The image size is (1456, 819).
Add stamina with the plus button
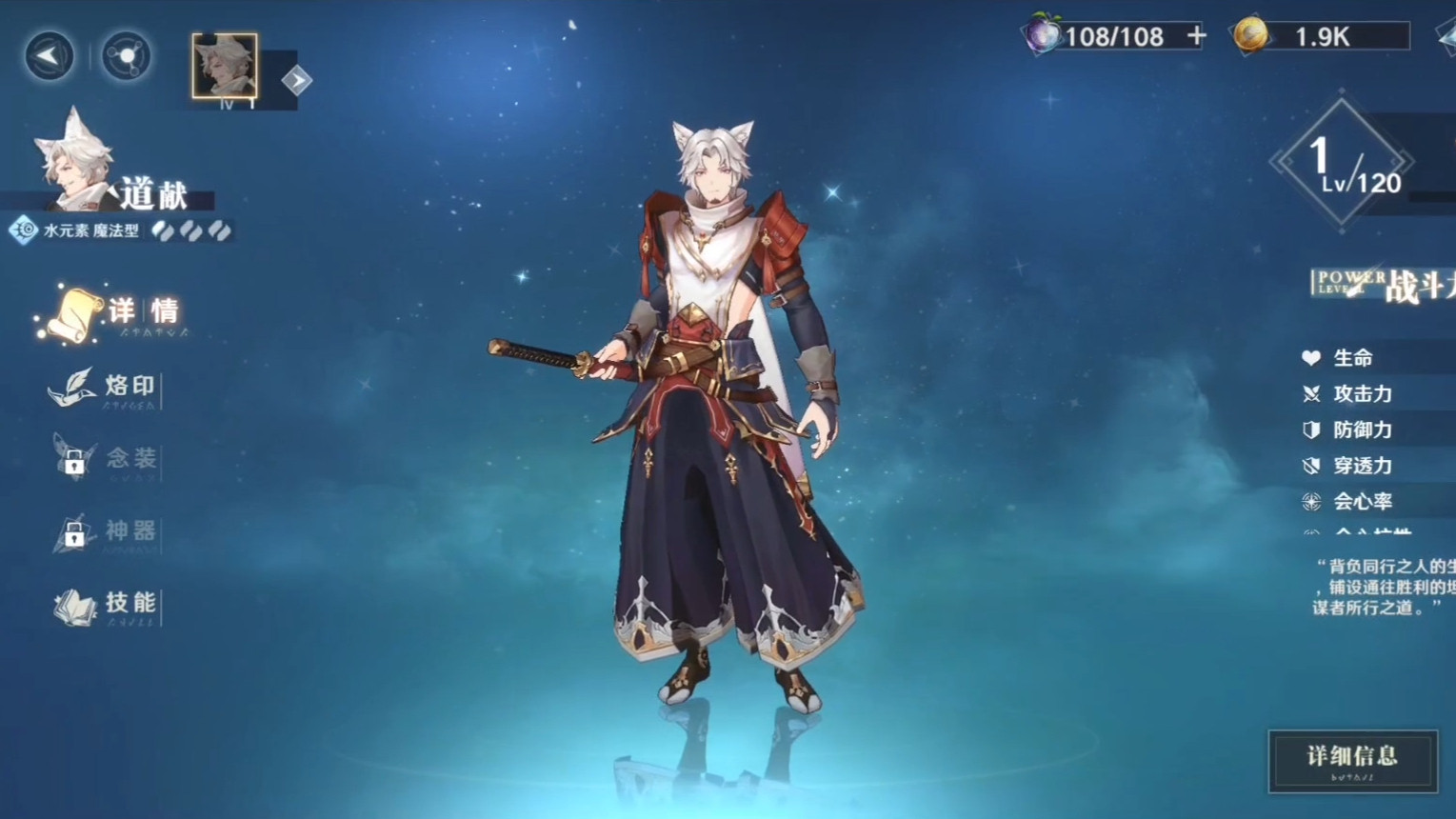pos(1196,36)
